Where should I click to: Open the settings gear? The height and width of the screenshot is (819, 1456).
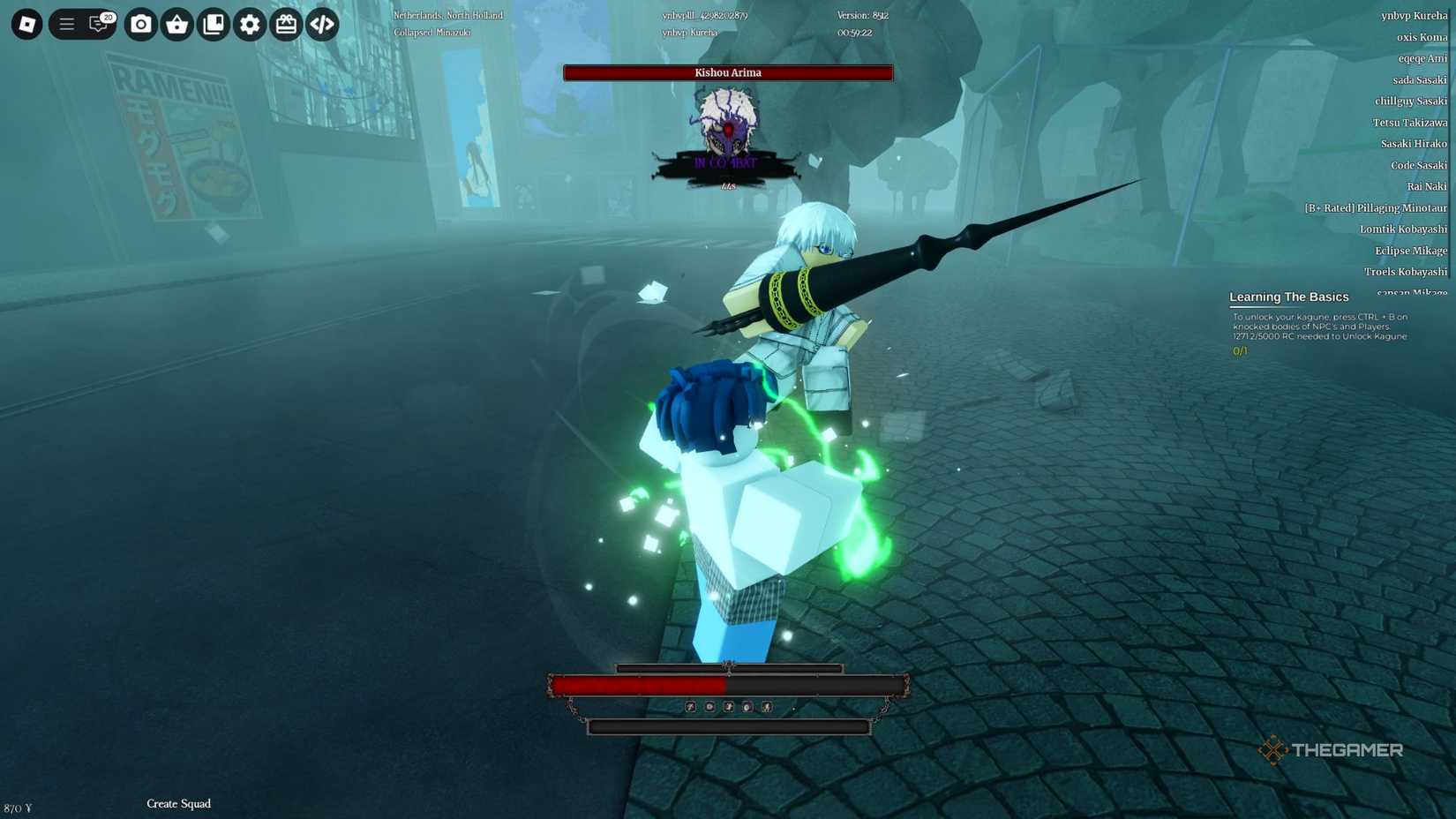point(249,25)
